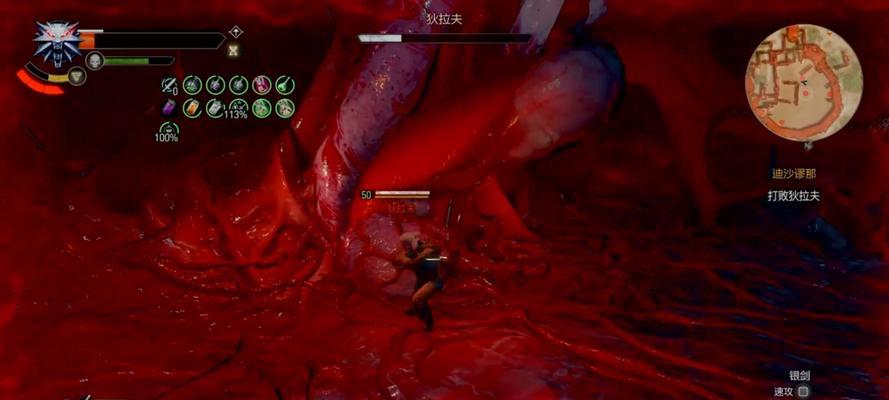Click the toxicity skull icon
This screenshot has height=400, width=889.
(94, 60)
